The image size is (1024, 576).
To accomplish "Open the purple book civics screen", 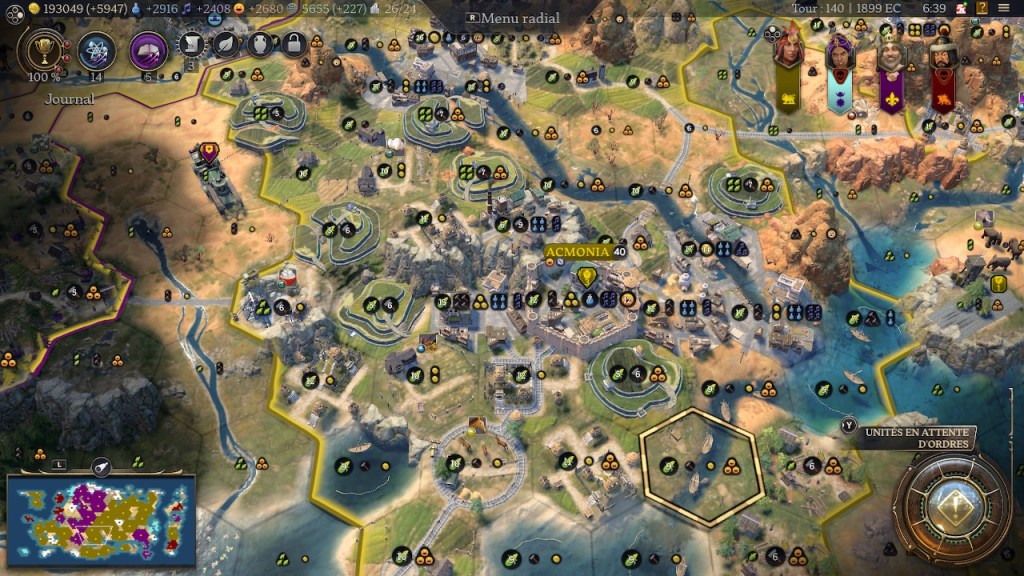I will point(148,48).
